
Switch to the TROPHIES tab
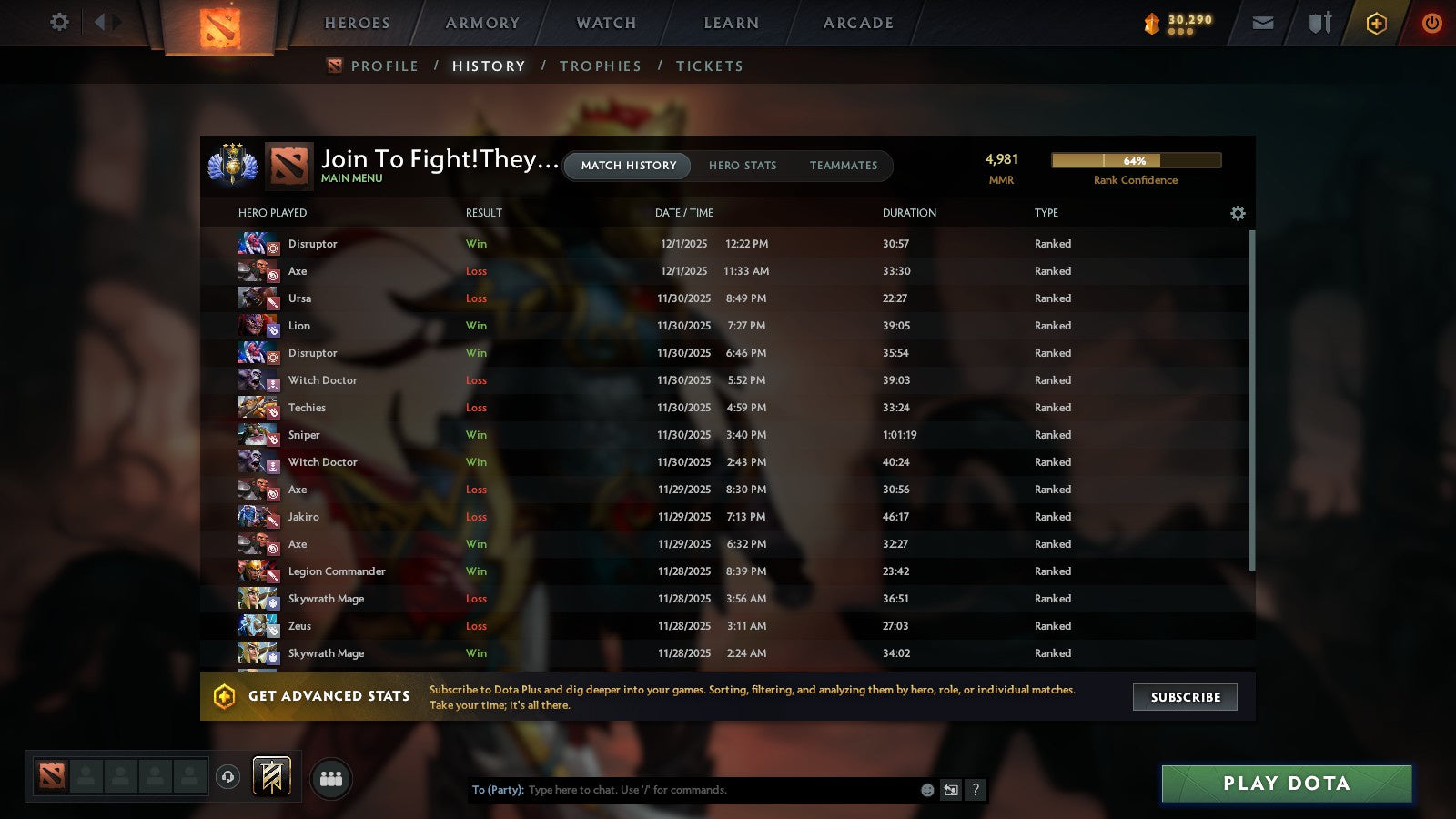point(601,66)
